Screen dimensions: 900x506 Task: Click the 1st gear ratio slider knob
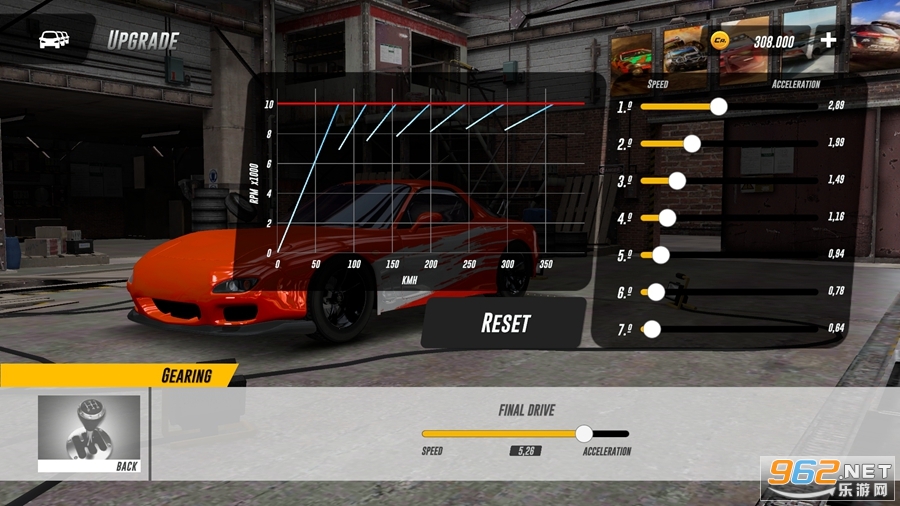[x=717, y=106]
